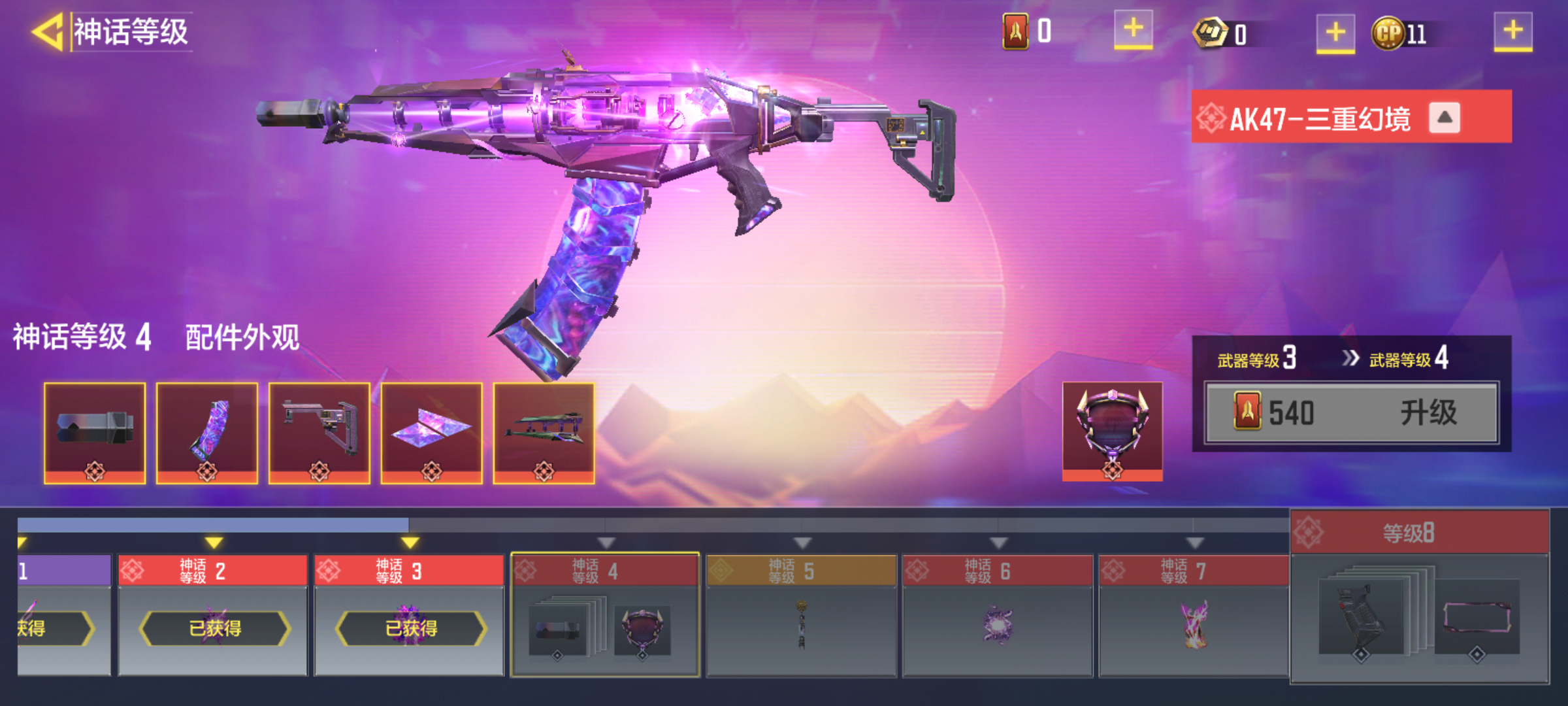This screenshot has height=706, width=1568.
Task: Choose the 神话等级 5 reward tile
Action: point(801,614)
